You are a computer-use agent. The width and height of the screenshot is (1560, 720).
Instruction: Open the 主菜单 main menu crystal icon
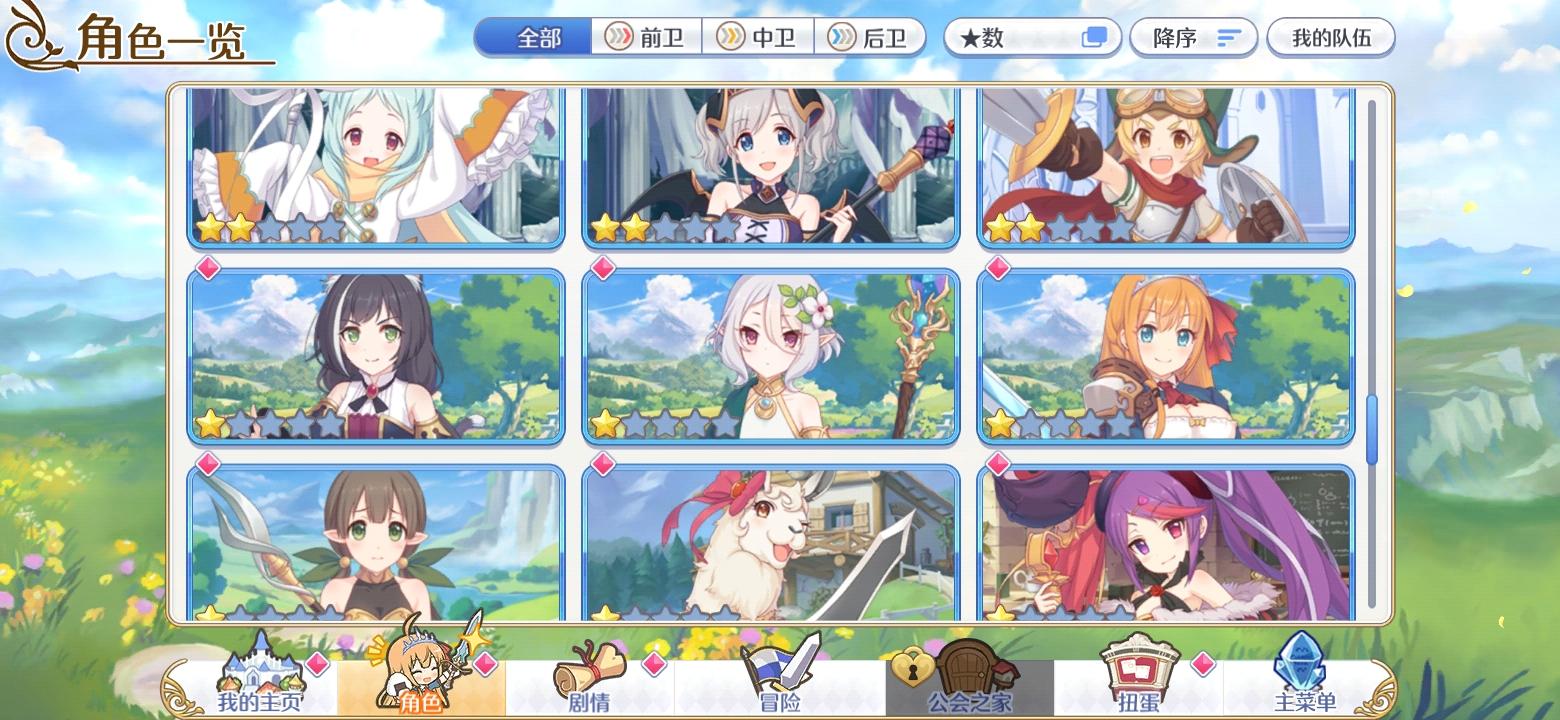tap(1302, 665)
